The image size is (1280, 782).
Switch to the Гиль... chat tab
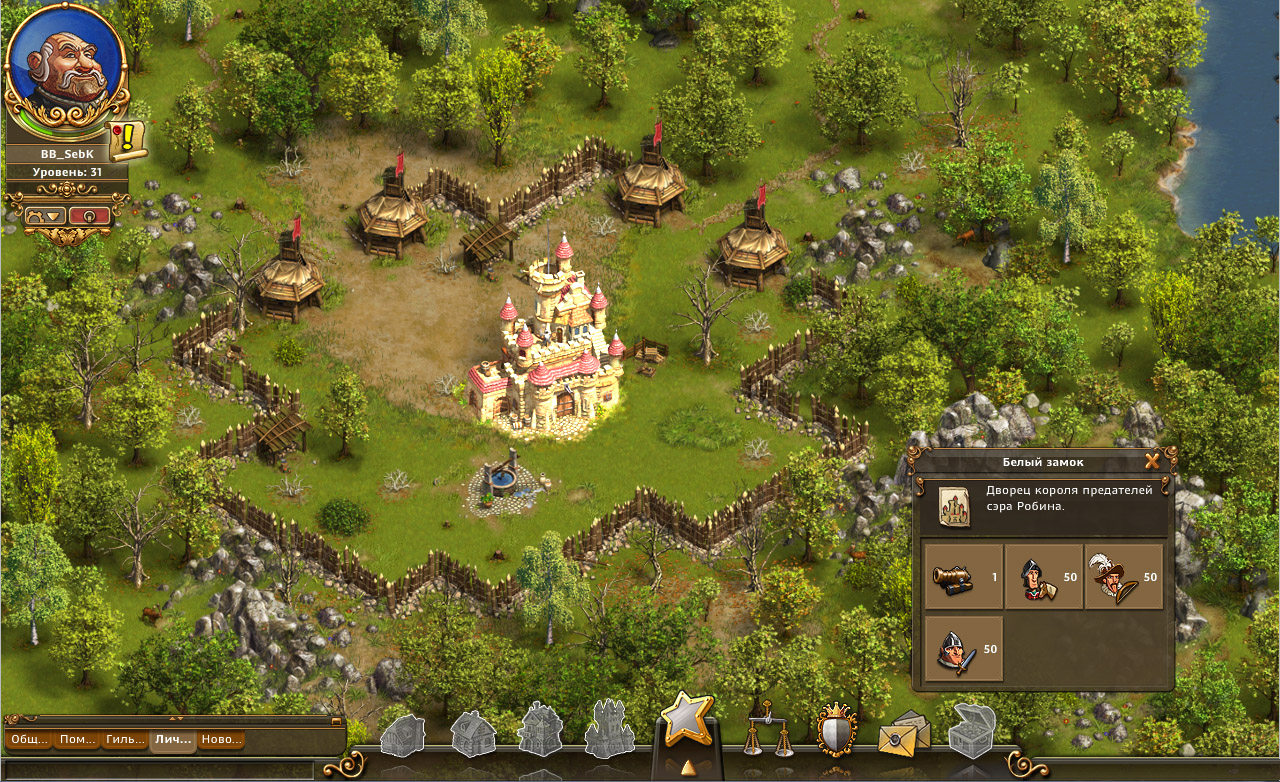coord(125,740)
